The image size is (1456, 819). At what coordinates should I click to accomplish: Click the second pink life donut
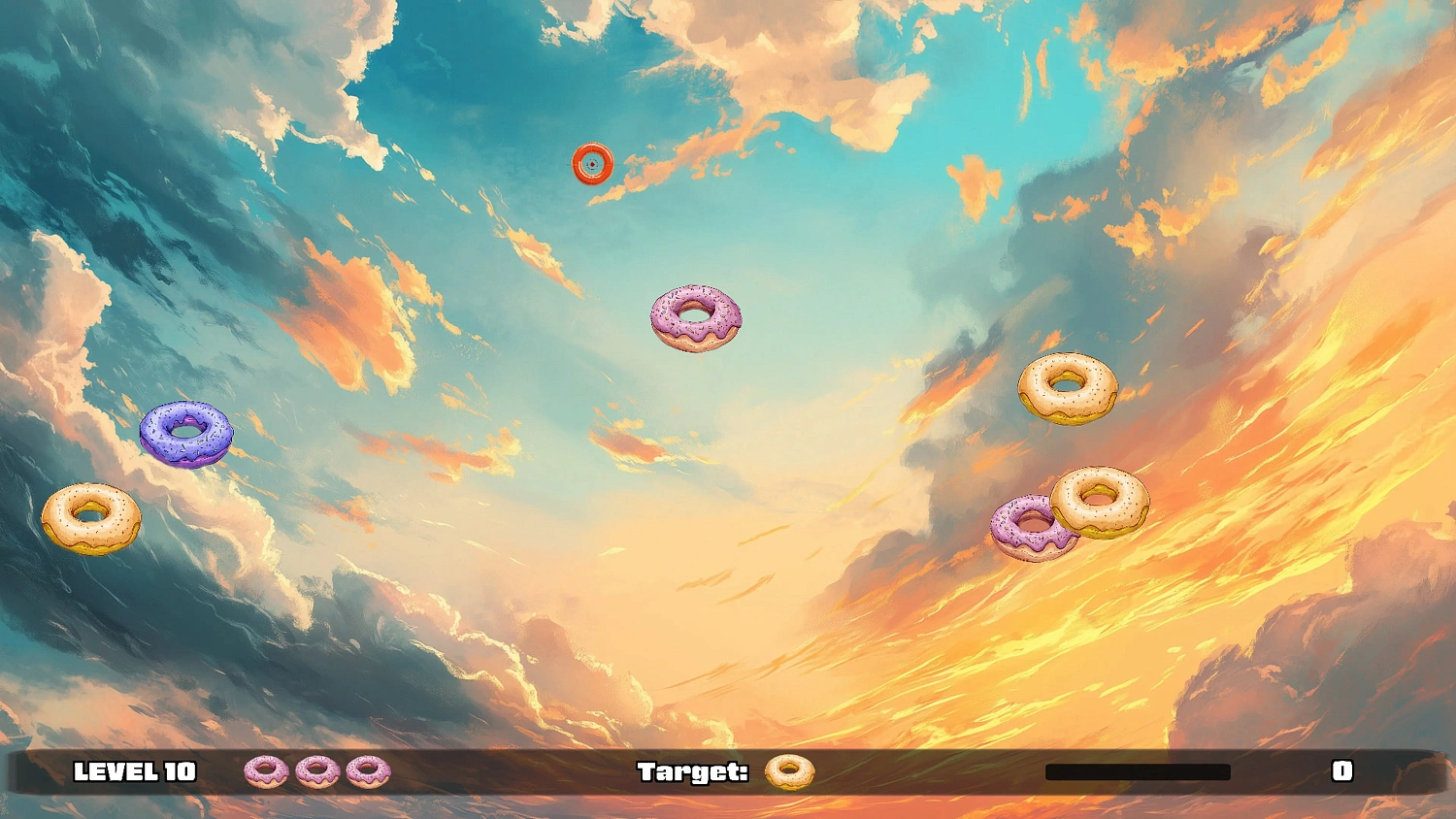315,772
